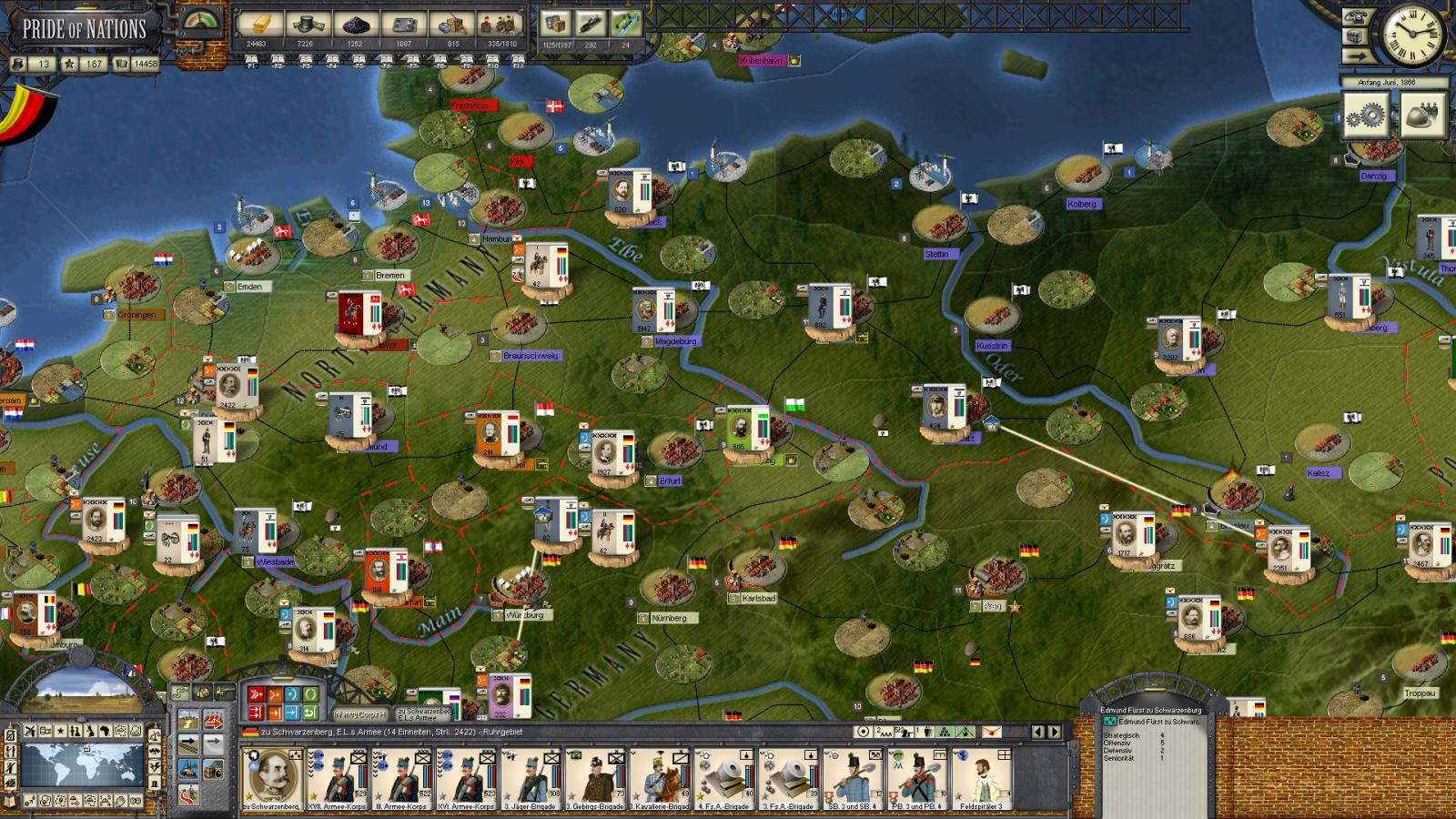Click the arrow end-turn button beside the clock
The height and width of the screenshot is (819, 1456).
point(1357,56)
